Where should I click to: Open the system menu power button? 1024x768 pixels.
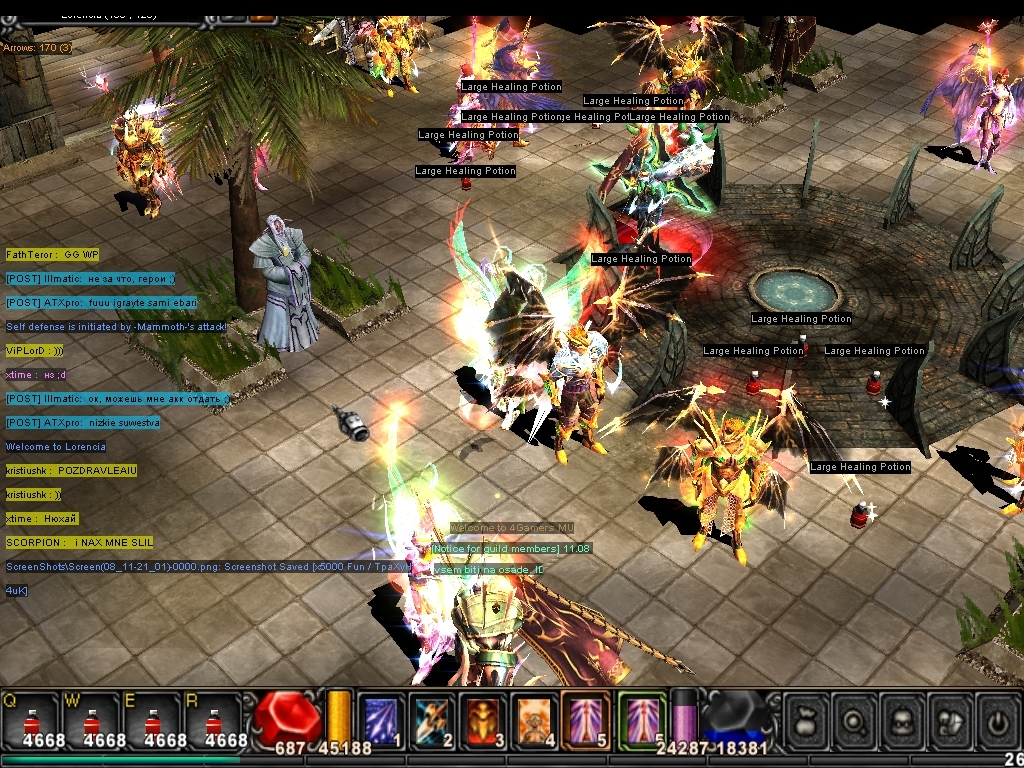point(1000,720)
